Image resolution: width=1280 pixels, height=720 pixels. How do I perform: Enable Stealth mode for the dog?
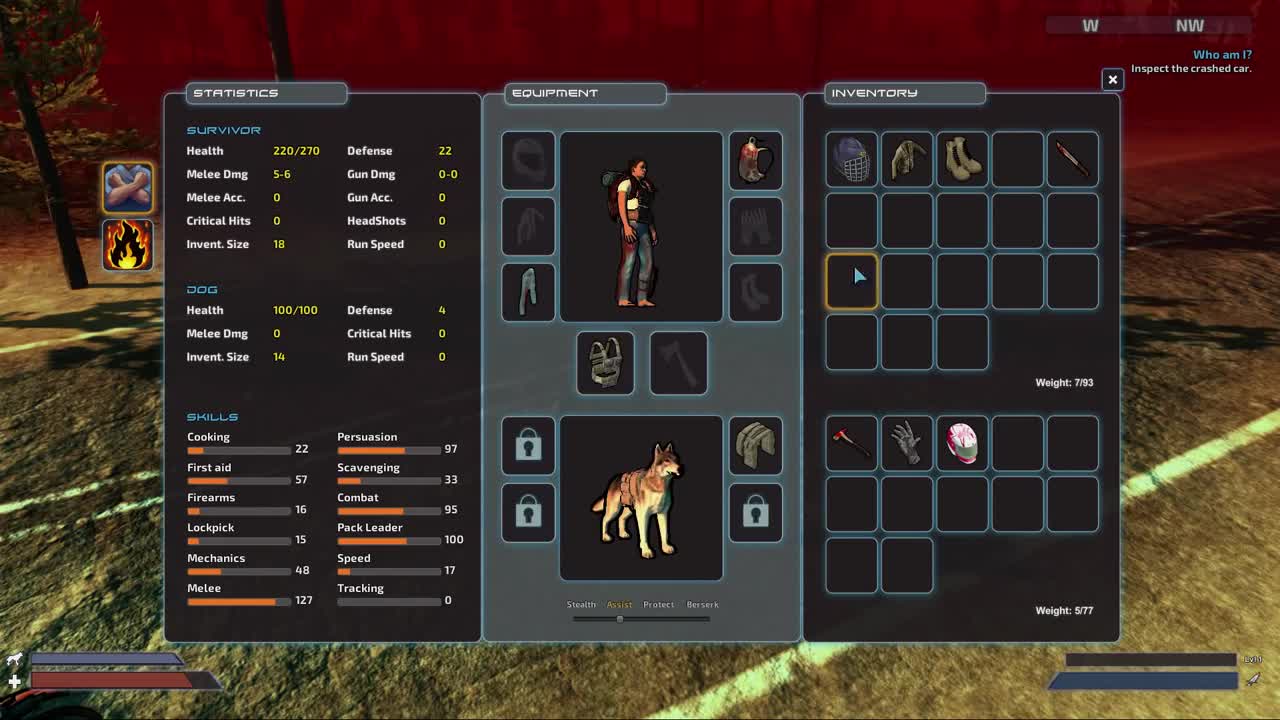point(581,604)
